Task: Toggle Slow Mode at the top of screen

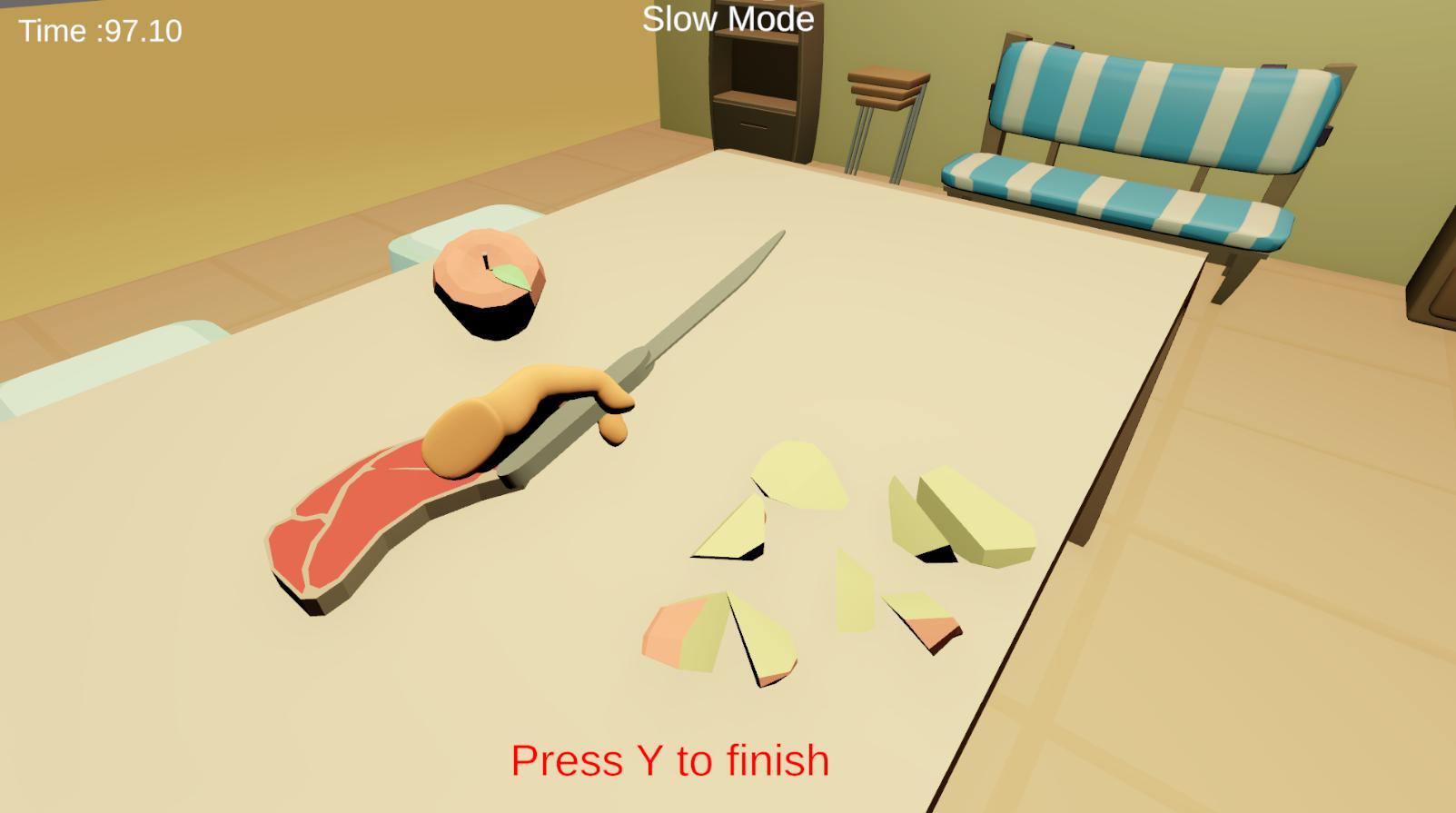Action: click(727, 18)
